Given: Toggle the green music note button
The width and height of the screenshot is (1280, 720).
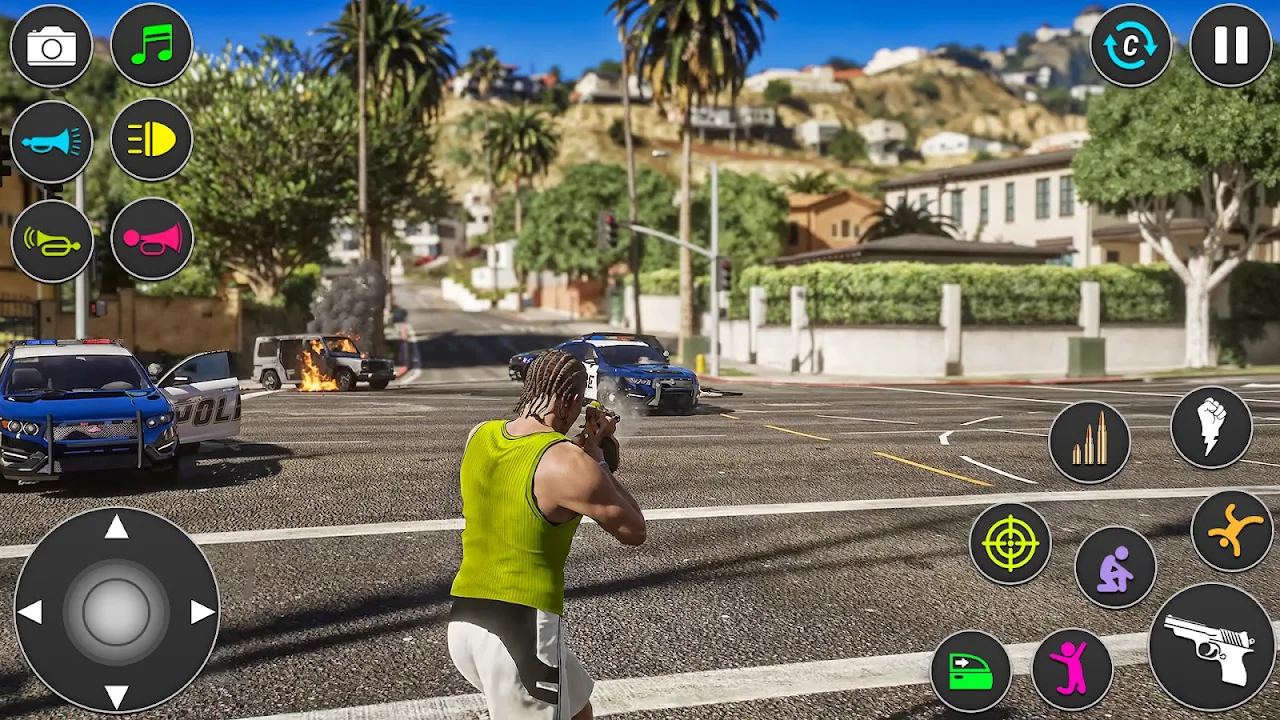Looking at the screenshot, I should 151,45.
